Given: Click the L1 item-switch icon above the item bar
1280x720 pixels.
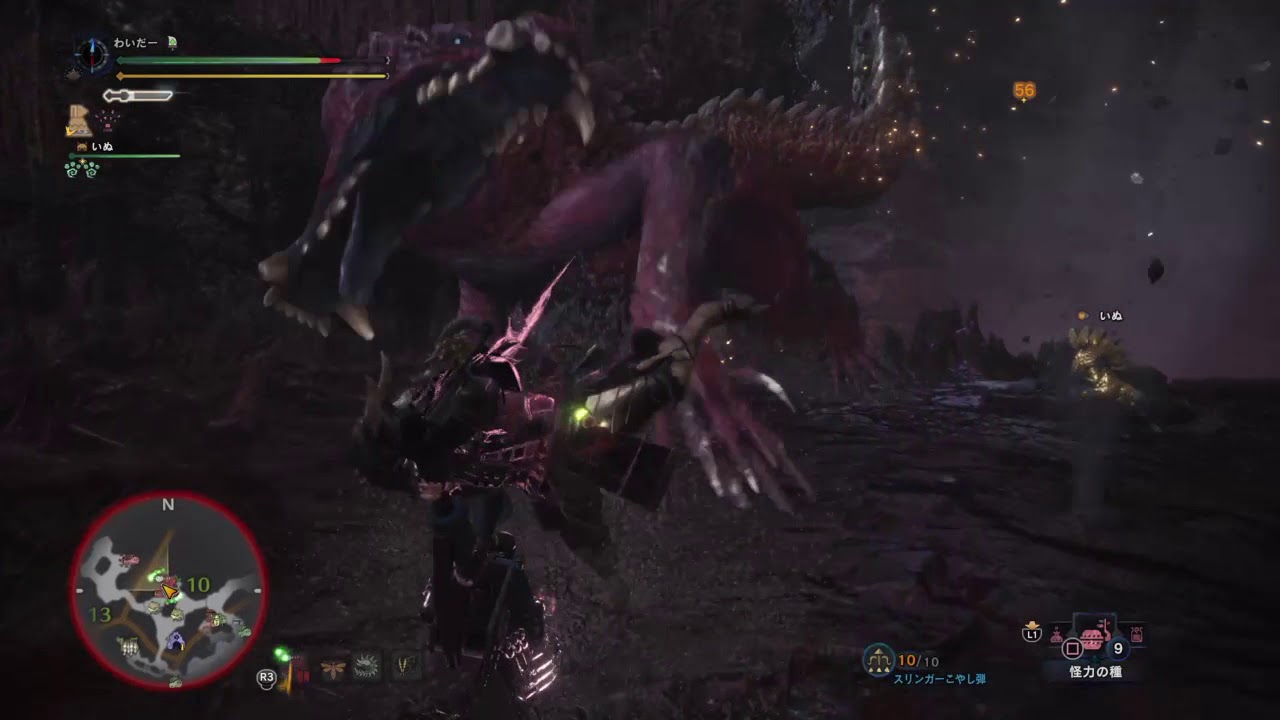Looking at the screenshot, I should 1032,633.
